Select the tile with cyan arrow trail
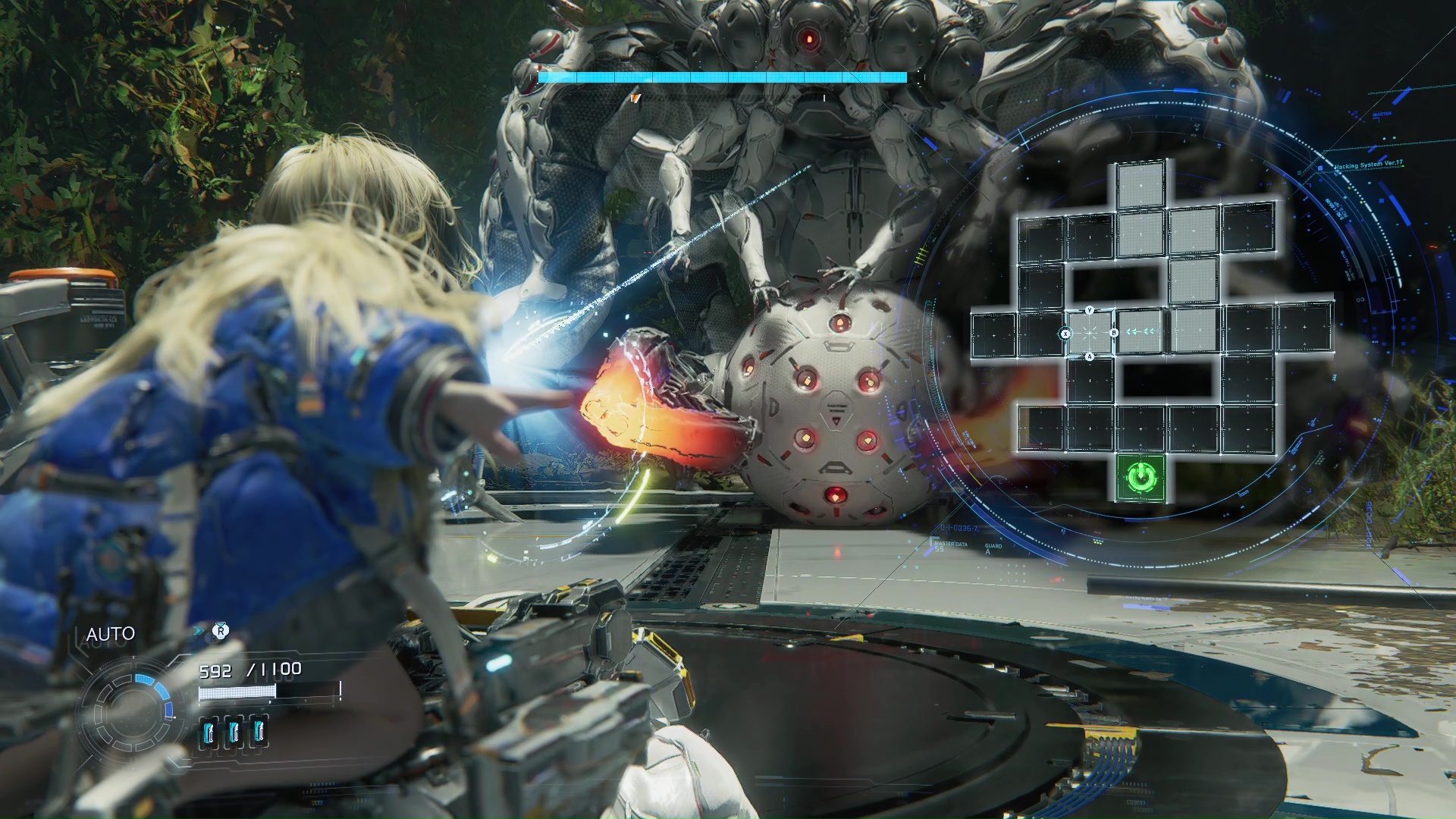This screenshot has width=1456, height=819. pos(1140,331)
